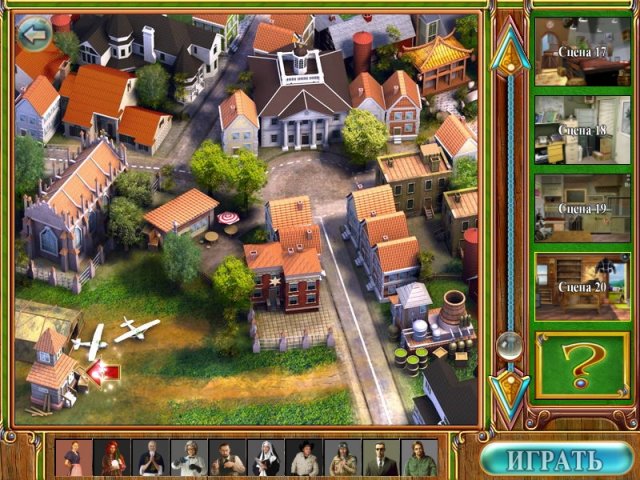
Task: Select the cowboy hat man portrait
Action: [303, 458]
